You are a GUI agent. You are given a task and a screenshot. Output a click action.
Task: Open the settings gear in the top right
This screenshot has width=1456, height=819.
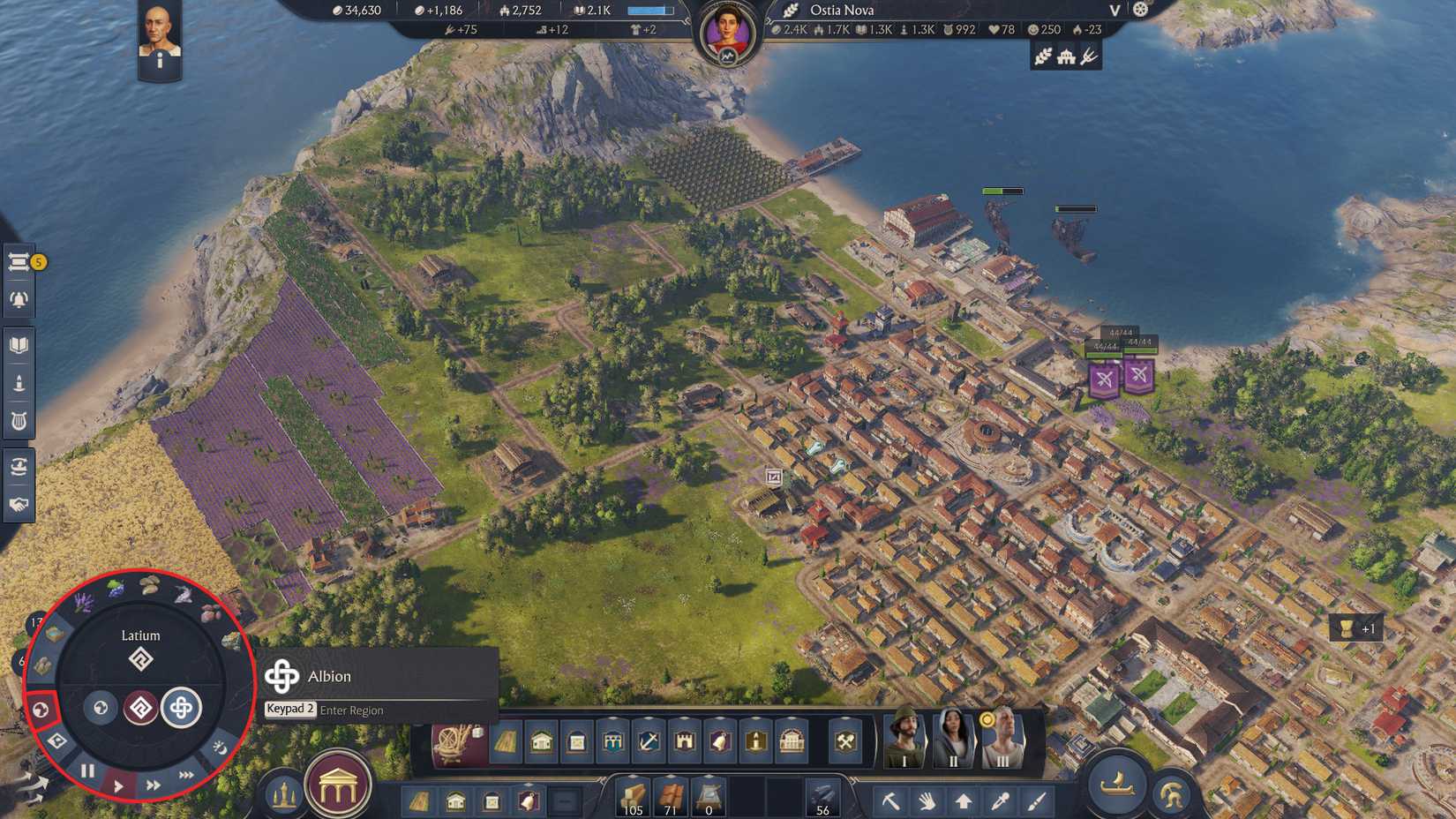[x=1139, y=10]
